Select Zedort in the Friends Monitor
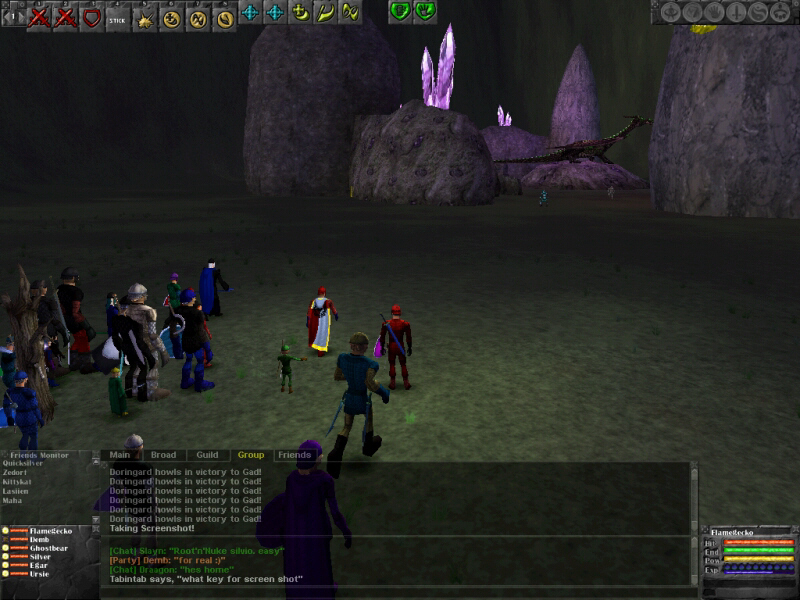The height and width of the screenshot is (600, 800). (x=14, y=473)
